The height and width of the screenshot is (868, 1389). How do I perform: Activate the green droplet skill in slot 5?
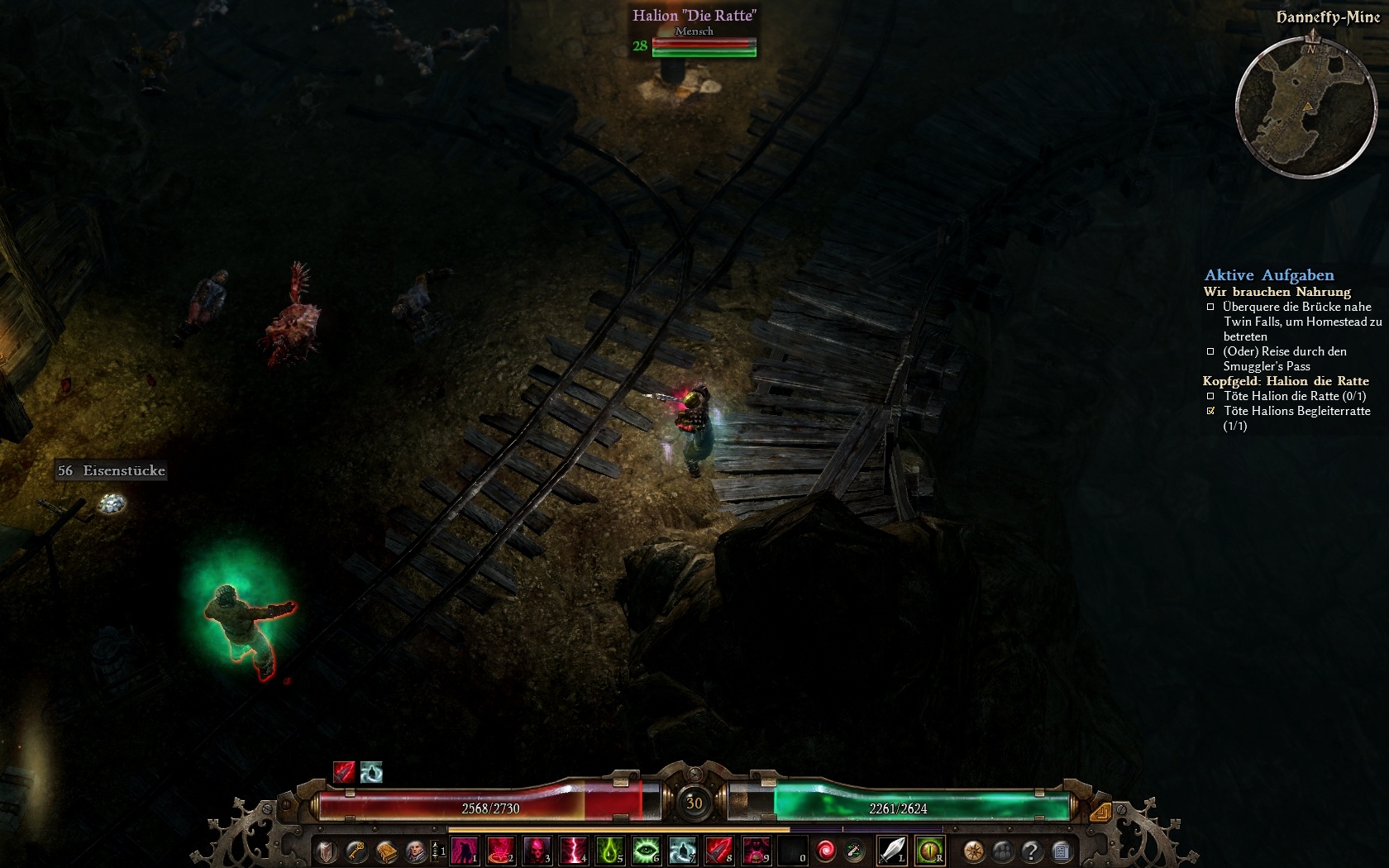click(x=610, y=851)
